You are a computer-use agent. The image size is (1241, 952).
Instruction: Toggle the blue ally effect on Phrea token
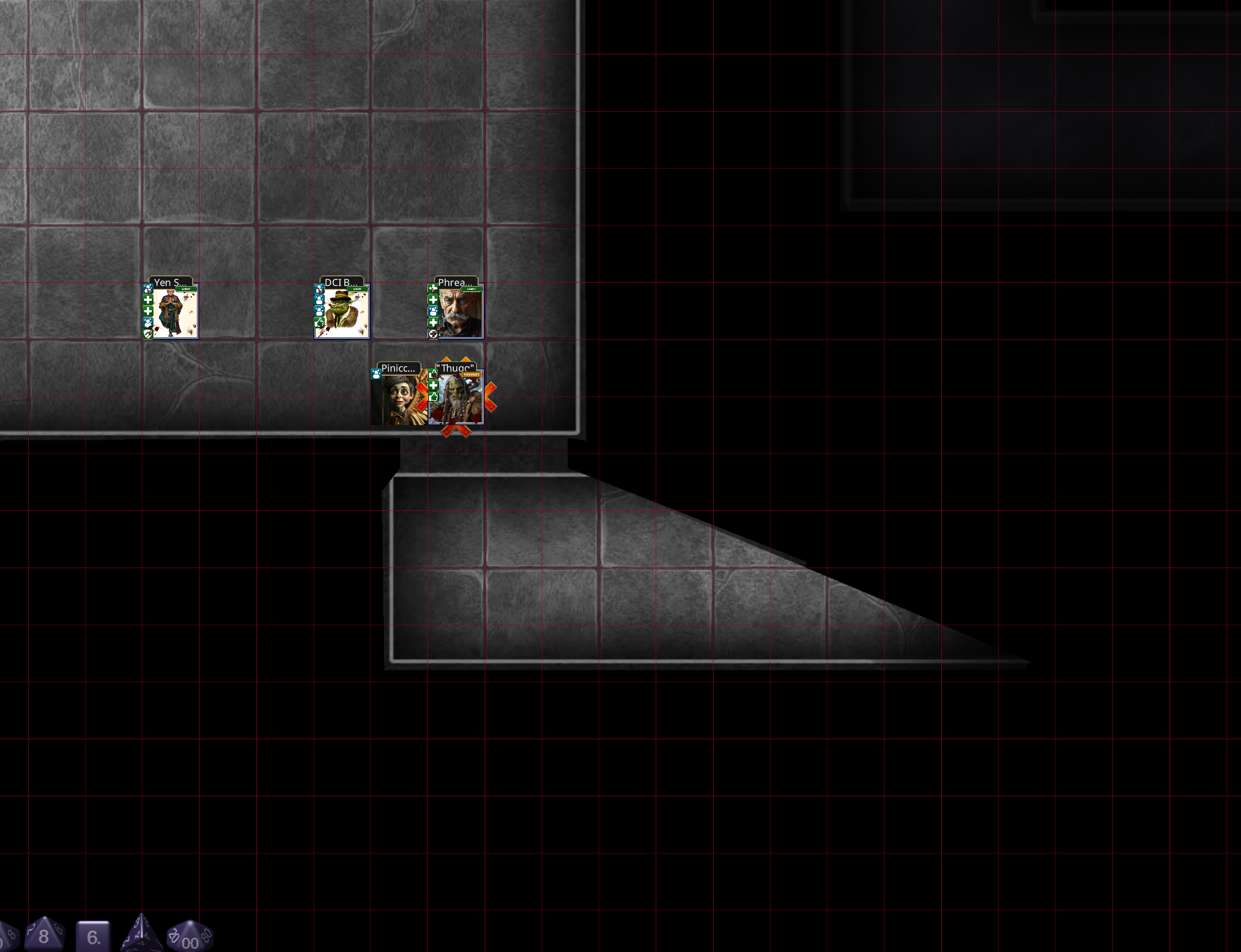click(x=433, y=312)
